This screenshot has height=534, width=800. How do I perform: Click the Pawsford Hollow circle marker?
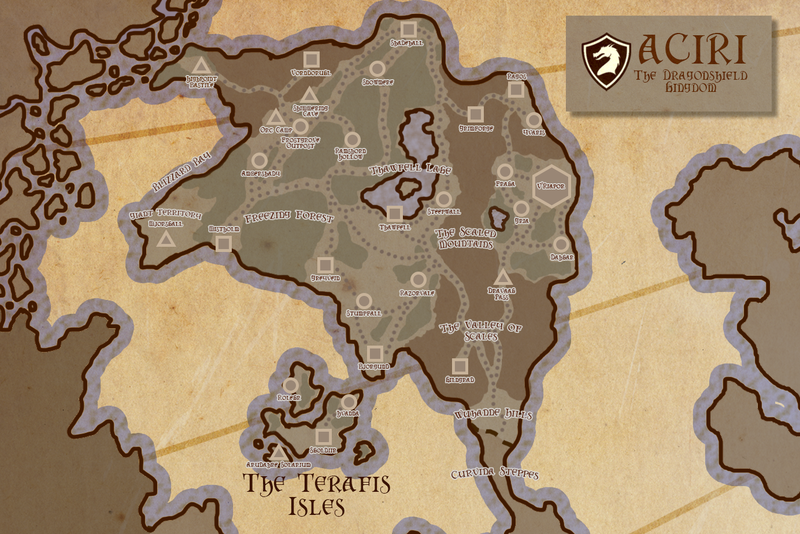click(x=351, y=138)
